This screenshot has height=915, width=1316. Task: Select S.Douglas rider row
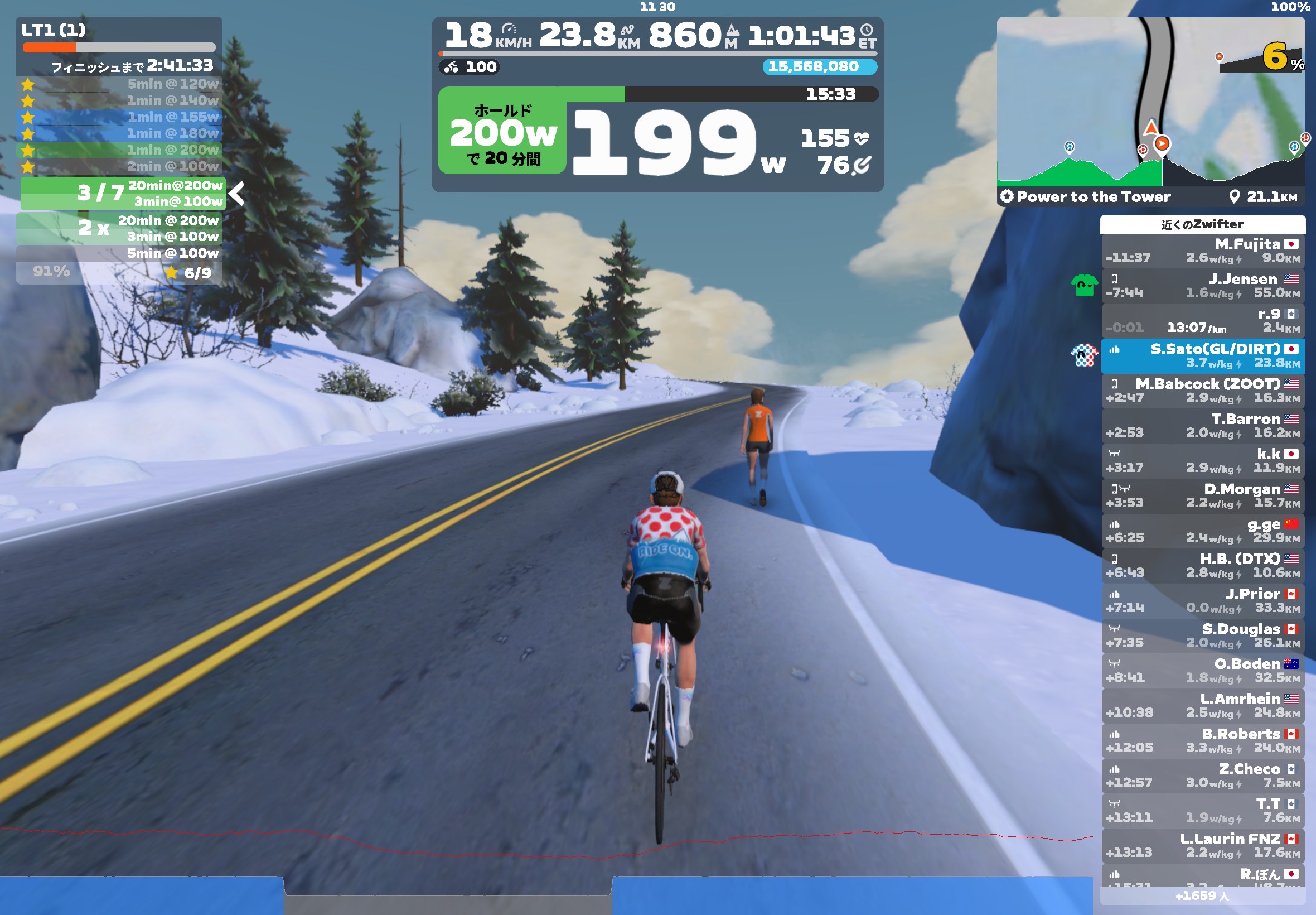[1202, 635]
